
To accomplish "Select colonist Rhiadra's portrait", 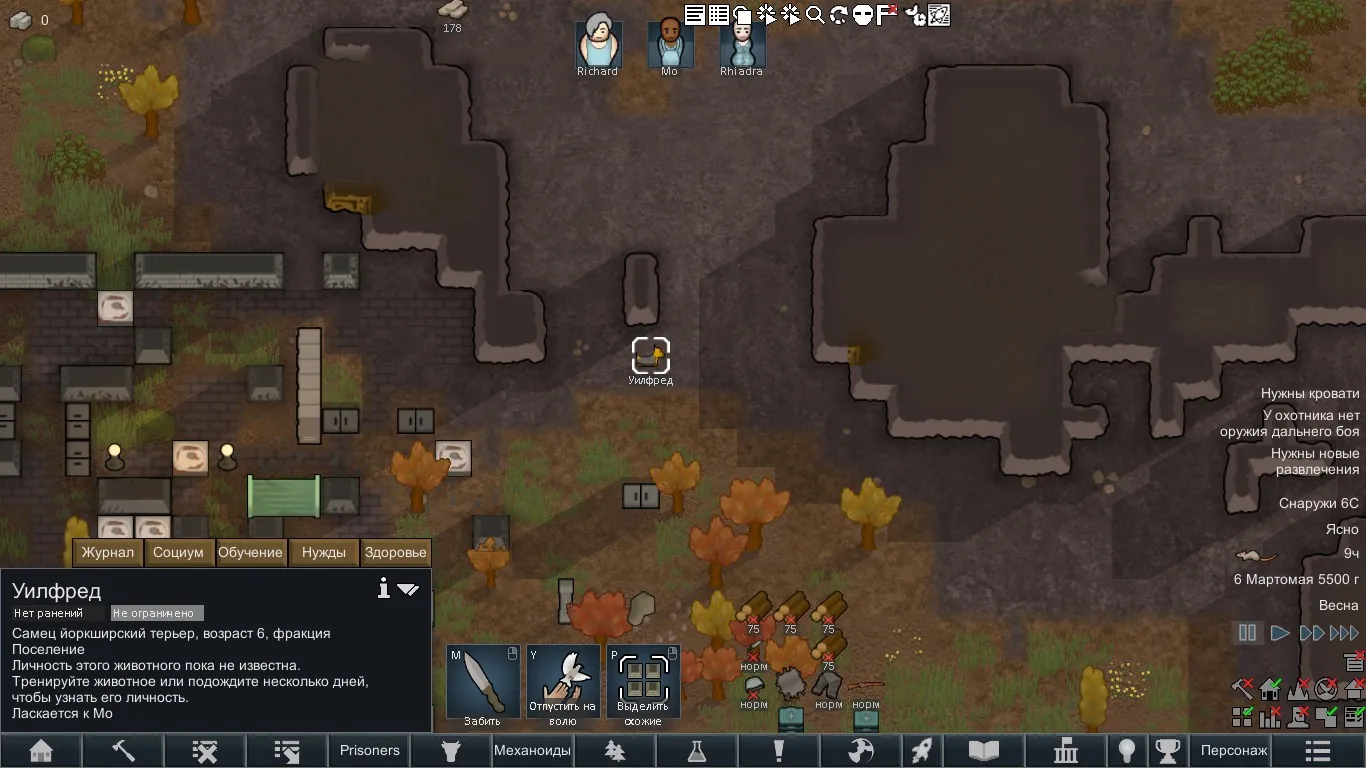I will tap(742, 45).
